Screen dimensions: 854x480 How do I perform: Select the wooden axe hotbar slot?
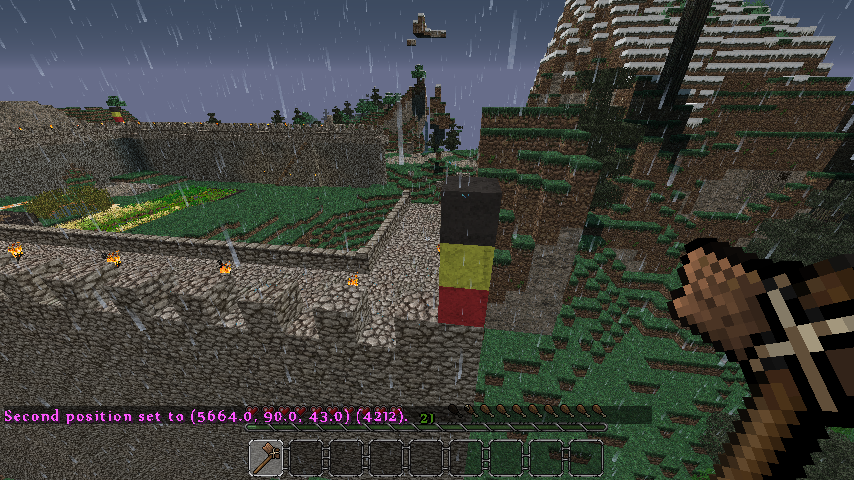[x=267, y=458]
